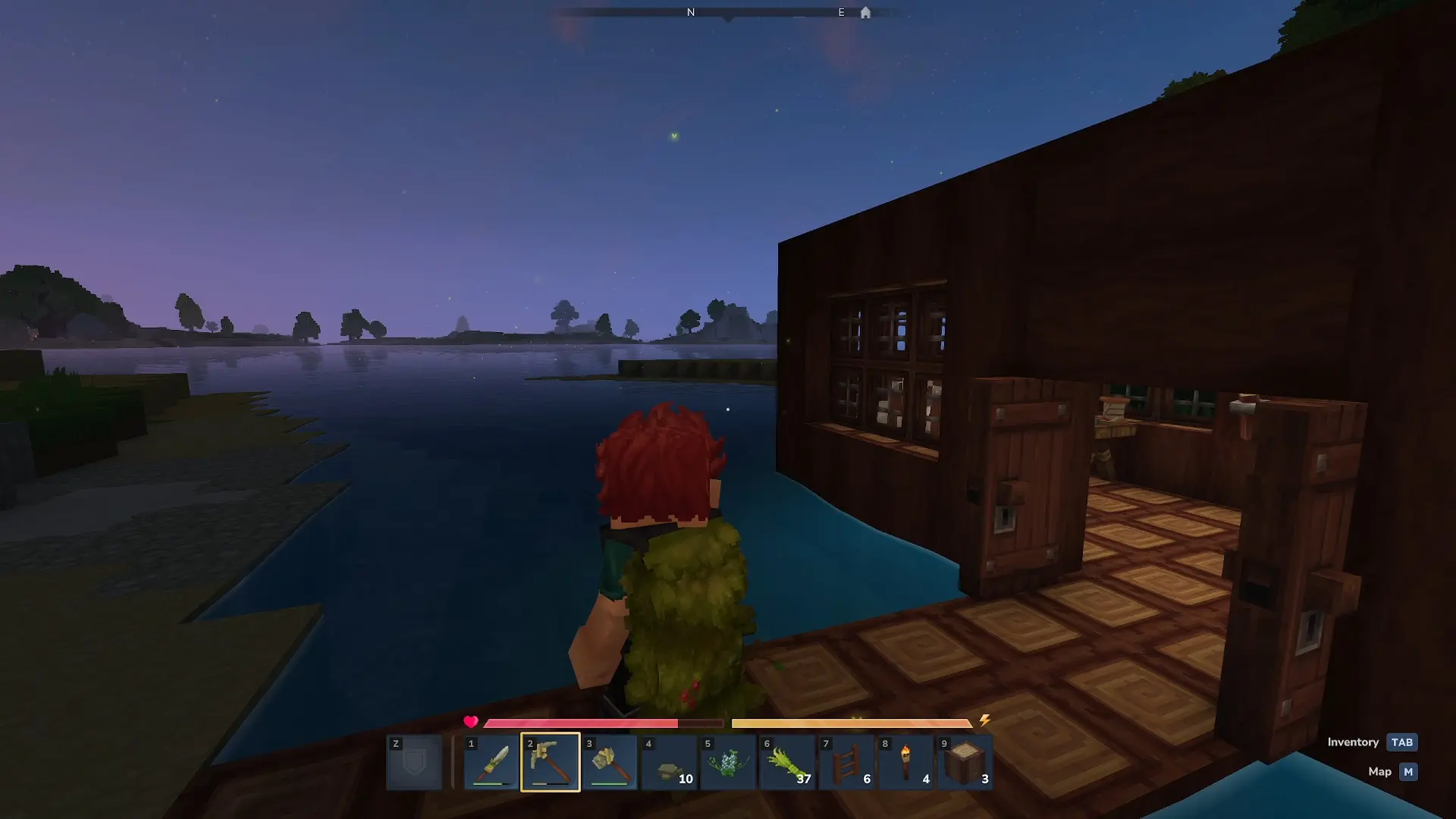Screen dimensions: 1456x819
Task: Click the empty shield utility slot
Action: click(x=414, y=762)
